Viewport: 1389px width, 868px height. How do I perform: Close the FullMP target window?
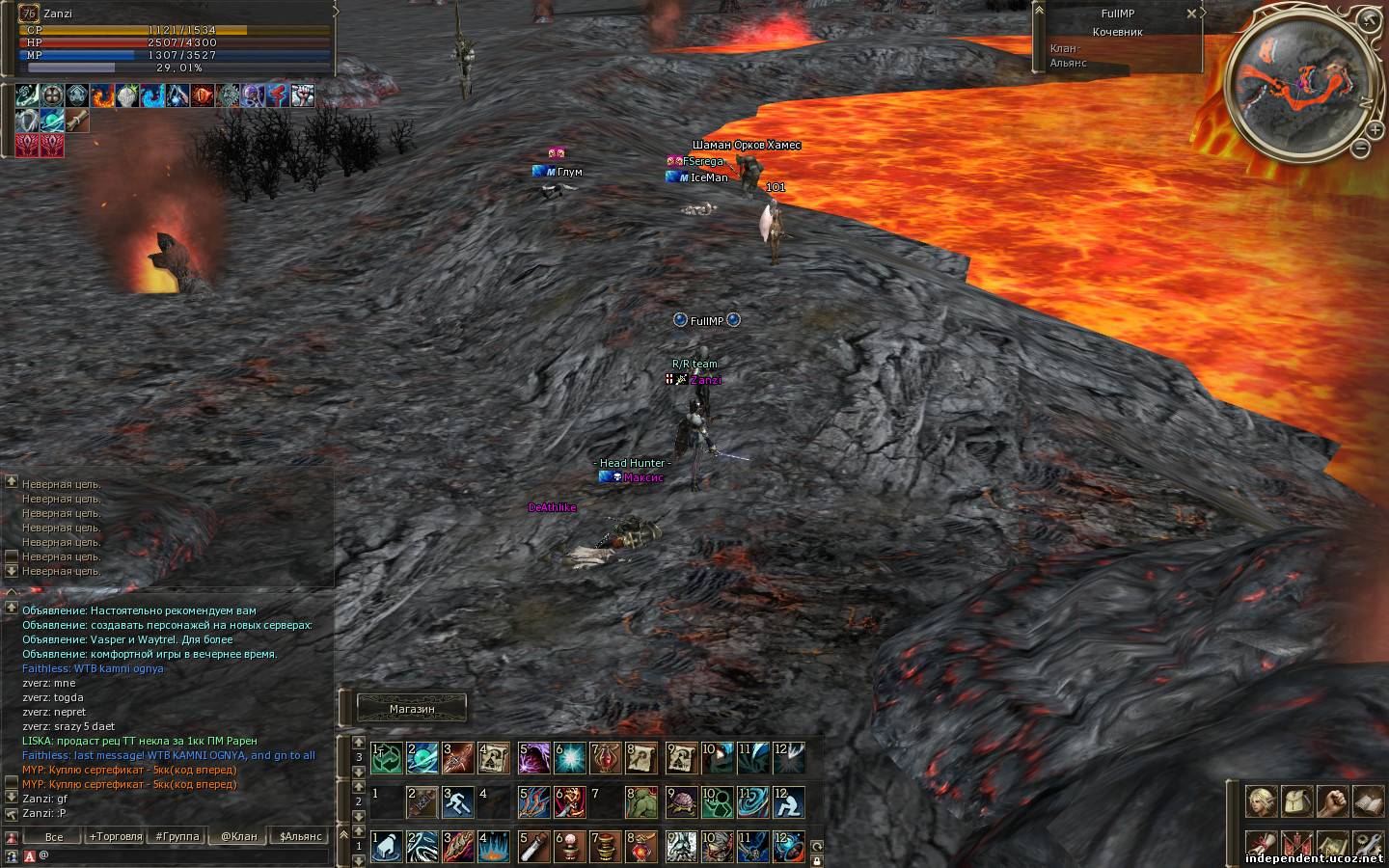pyautogui.click(x=1191, y=14)
